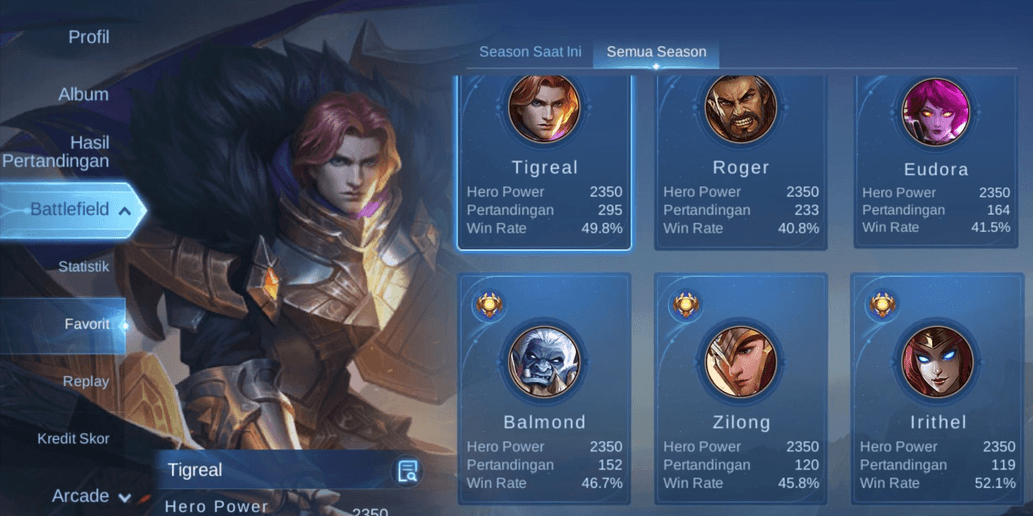Switch to the Semua Season tab
Screen dimensions: 1033x516
[656, 52]
